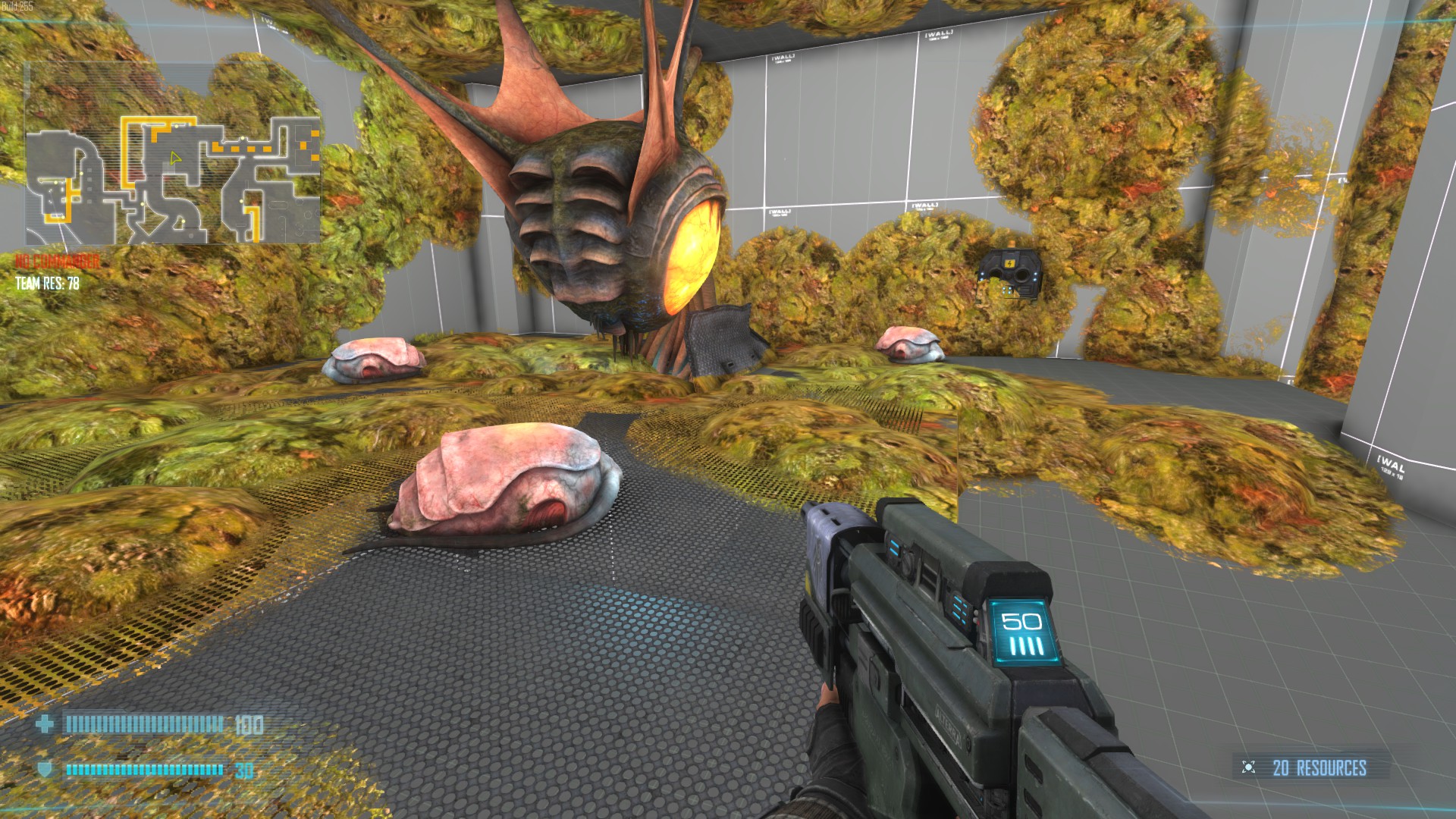Click the minimap in the corner
The height and width of the screenshot is (819, 1456).
tap(173, 180)
